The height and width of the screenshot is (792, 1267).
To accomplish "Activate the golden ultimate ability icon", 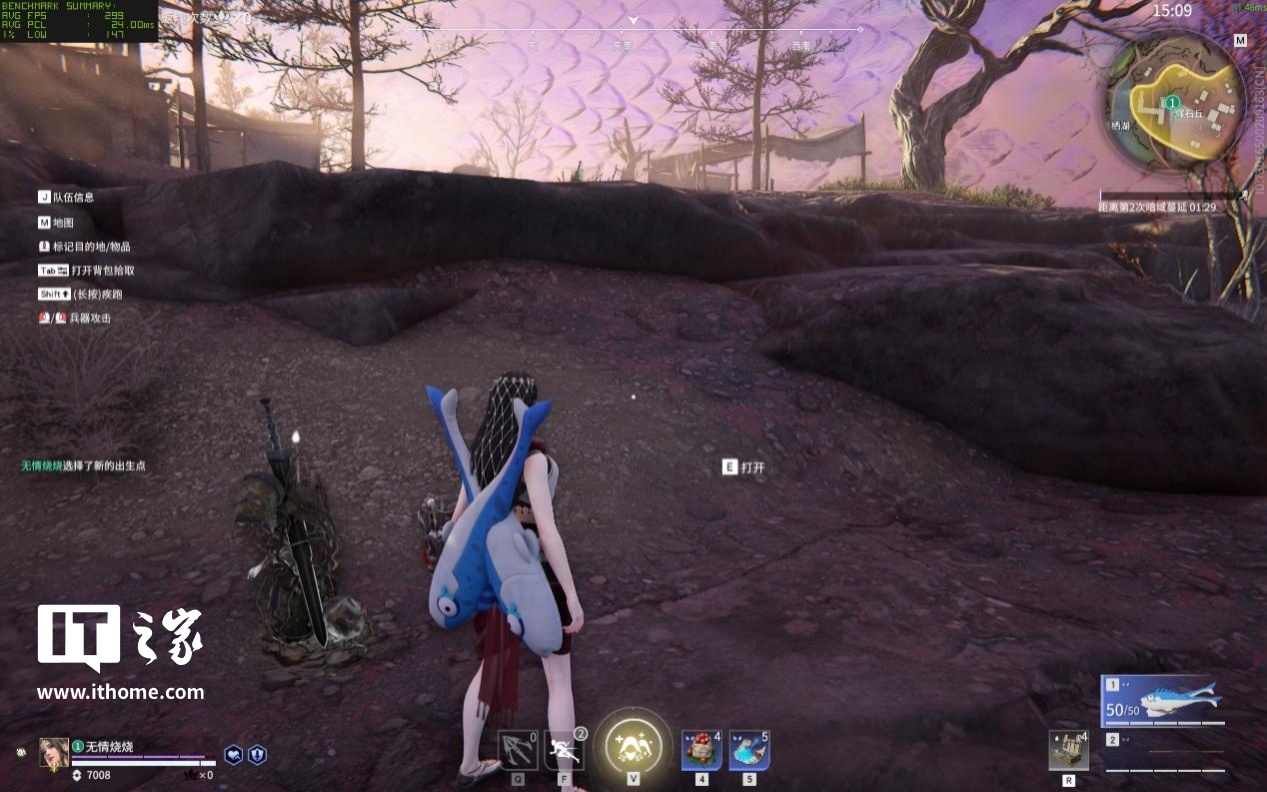I will tap(633, 746).
